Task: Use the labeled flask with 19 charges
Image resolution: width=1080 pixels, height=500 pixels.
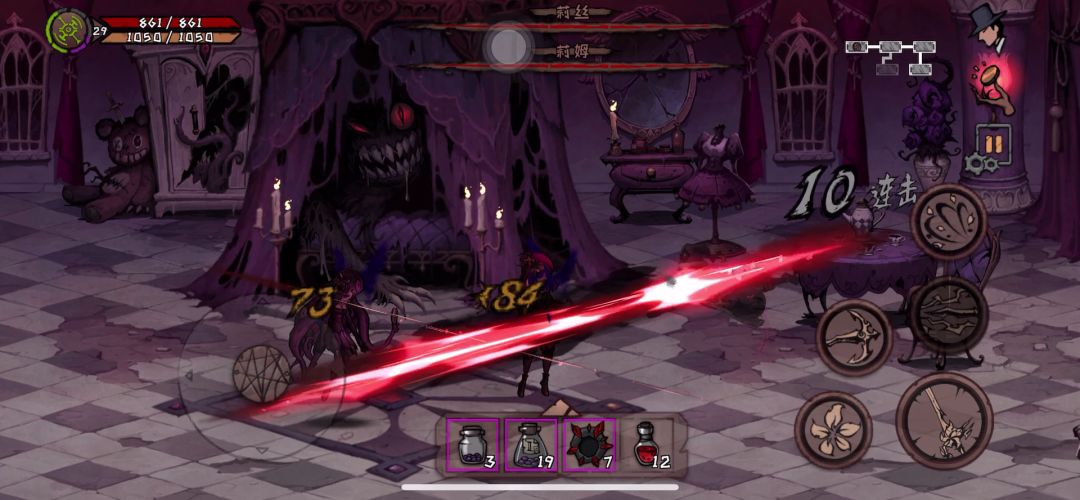Action: (530, 444)
